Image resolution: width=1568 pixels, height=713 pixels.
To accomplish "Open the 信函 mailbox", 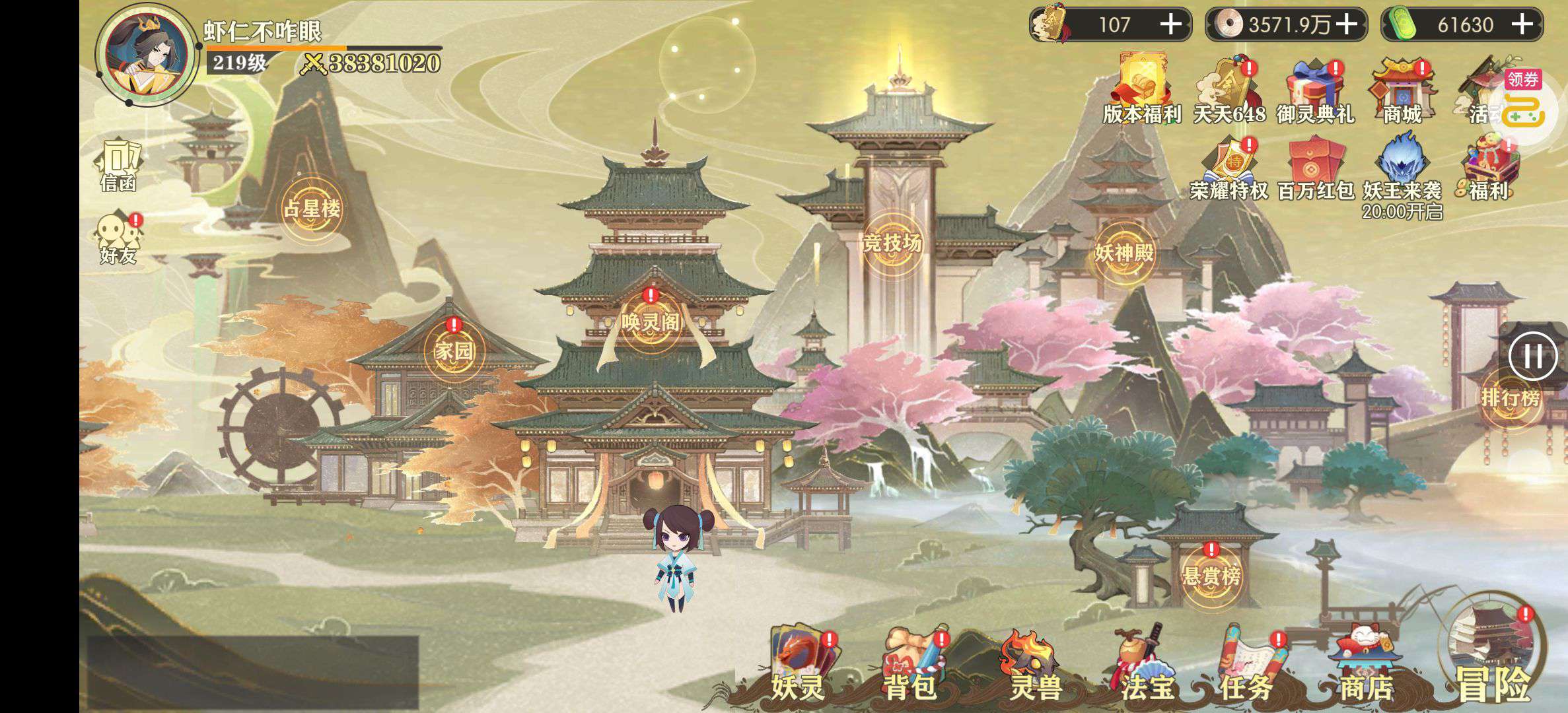I will click(119, 165).
